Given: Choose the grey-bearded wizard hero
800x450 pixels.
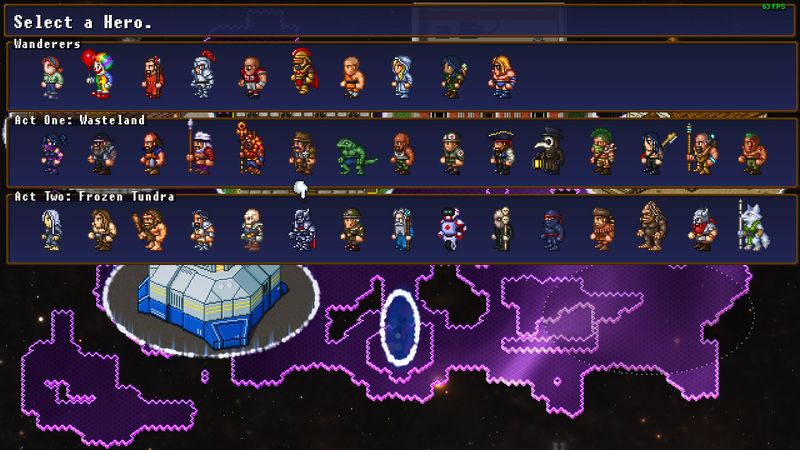Looking at the screenshot, I should click(402, 229).
